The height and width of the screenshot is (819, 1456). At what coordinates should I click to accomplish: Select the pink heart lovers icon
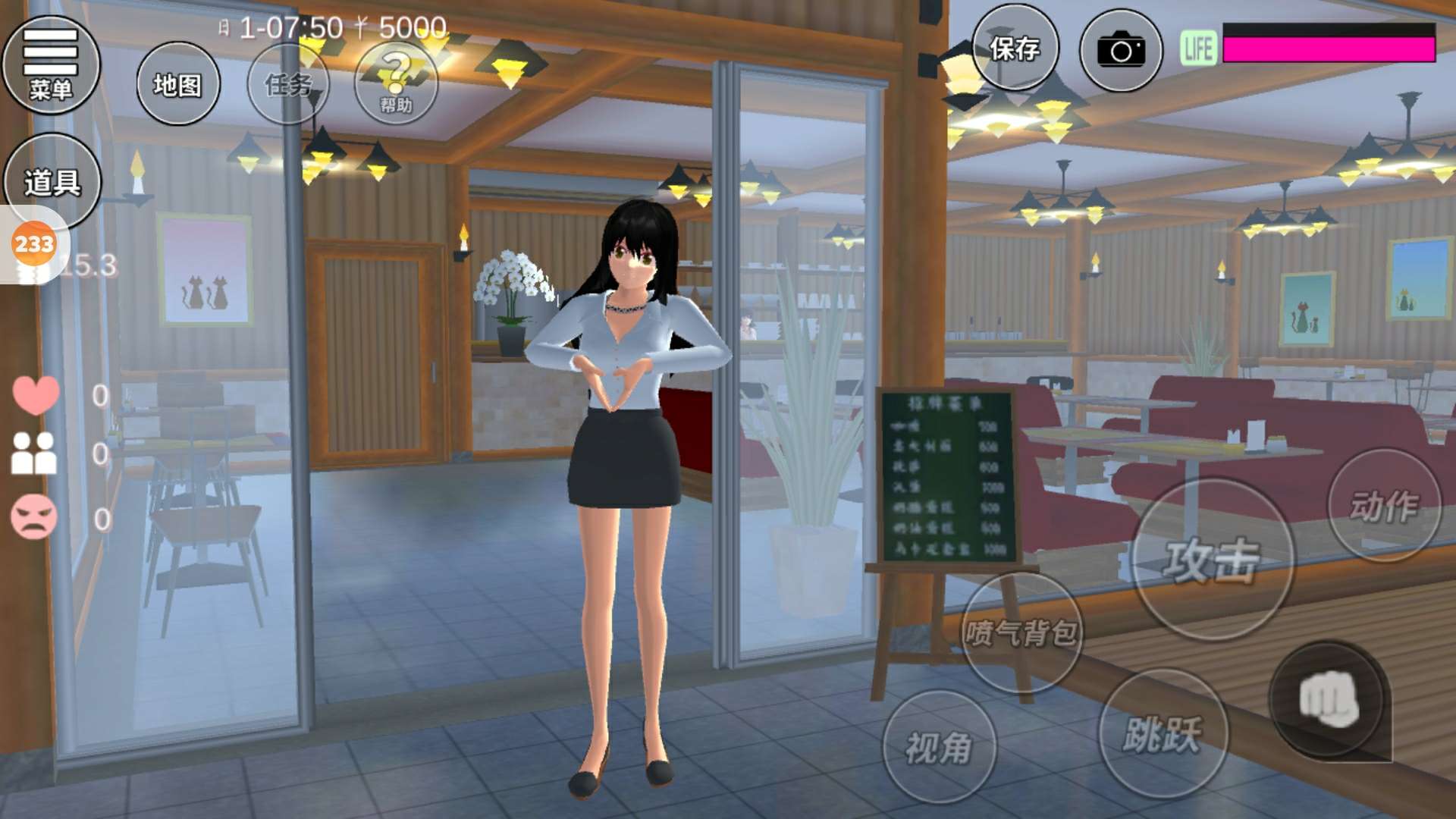point(36,395)
